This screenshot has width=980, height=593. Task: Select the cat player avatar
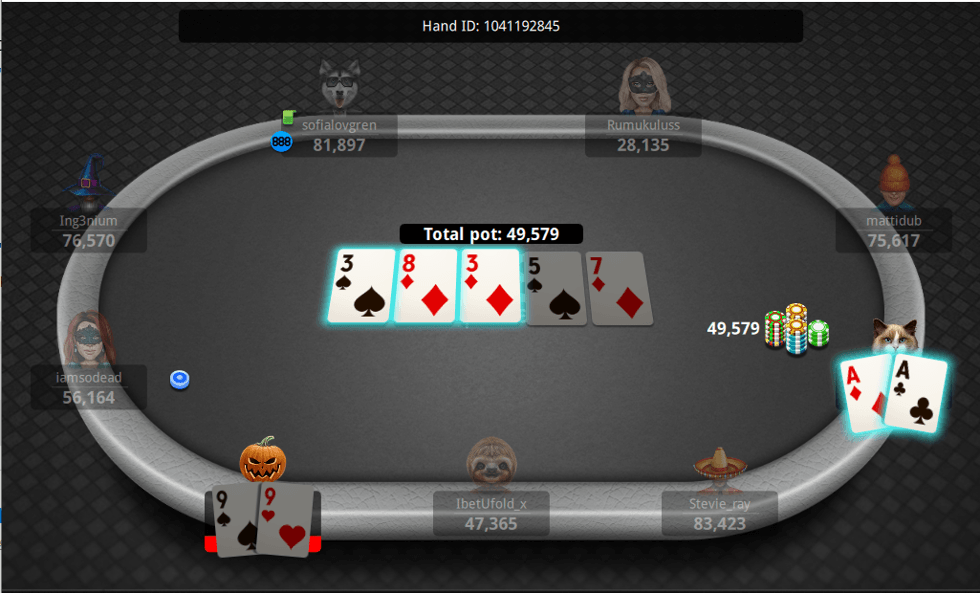(x=893, y=337)
